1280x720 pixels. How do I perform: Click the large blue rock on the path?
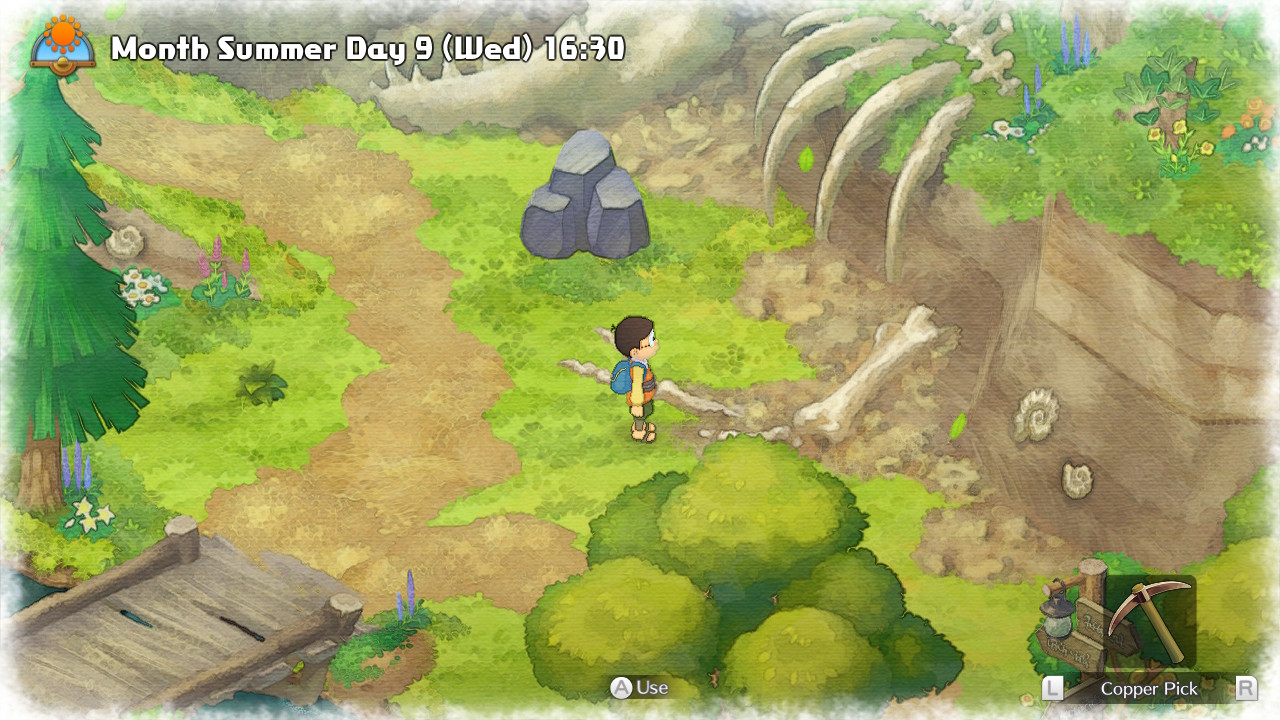click(x=585, y=200)
